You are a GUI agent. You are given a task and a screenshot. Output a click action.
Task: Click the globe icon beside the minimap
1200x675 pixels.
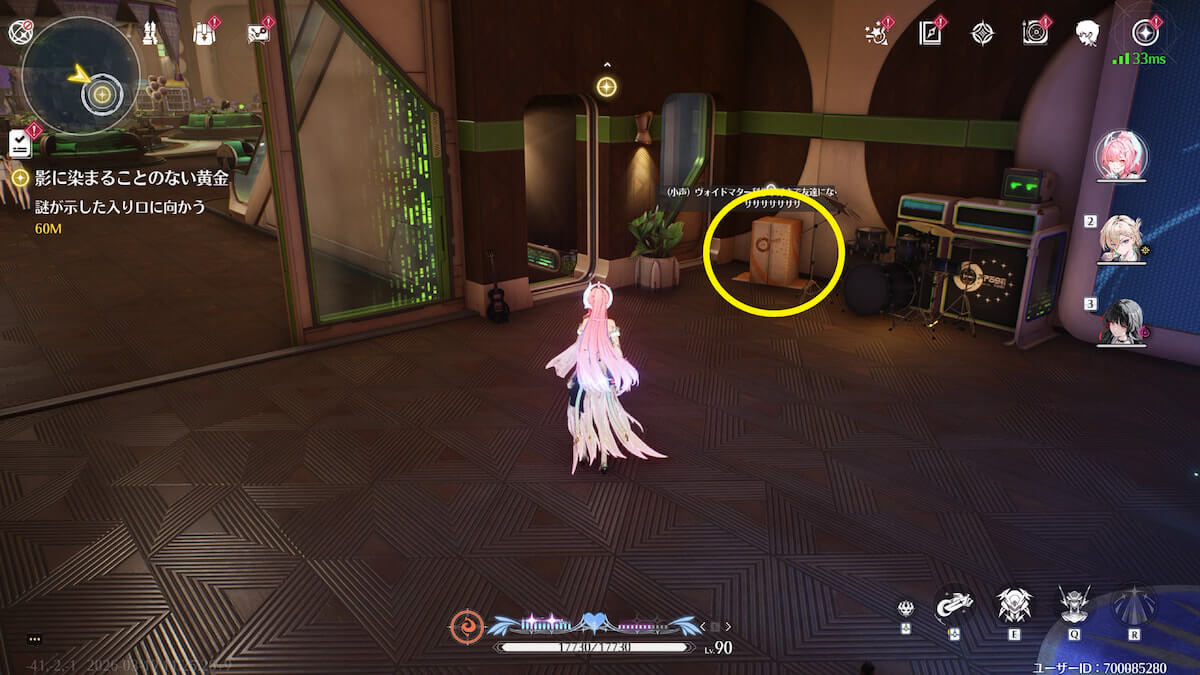(21, 33)
